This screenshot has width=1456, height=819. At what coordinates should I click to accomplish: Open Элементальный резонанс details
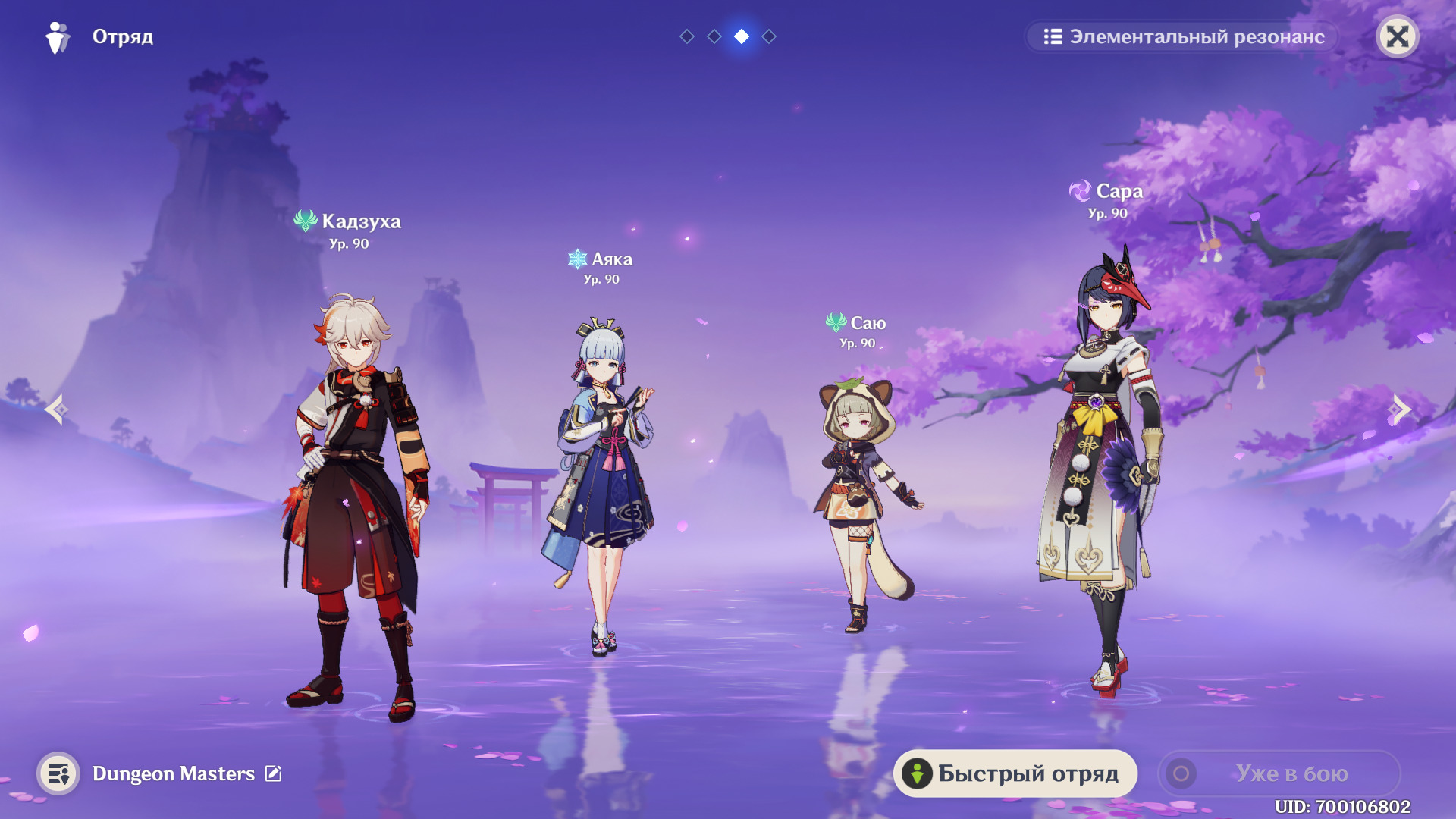[x=1182, y=36]
